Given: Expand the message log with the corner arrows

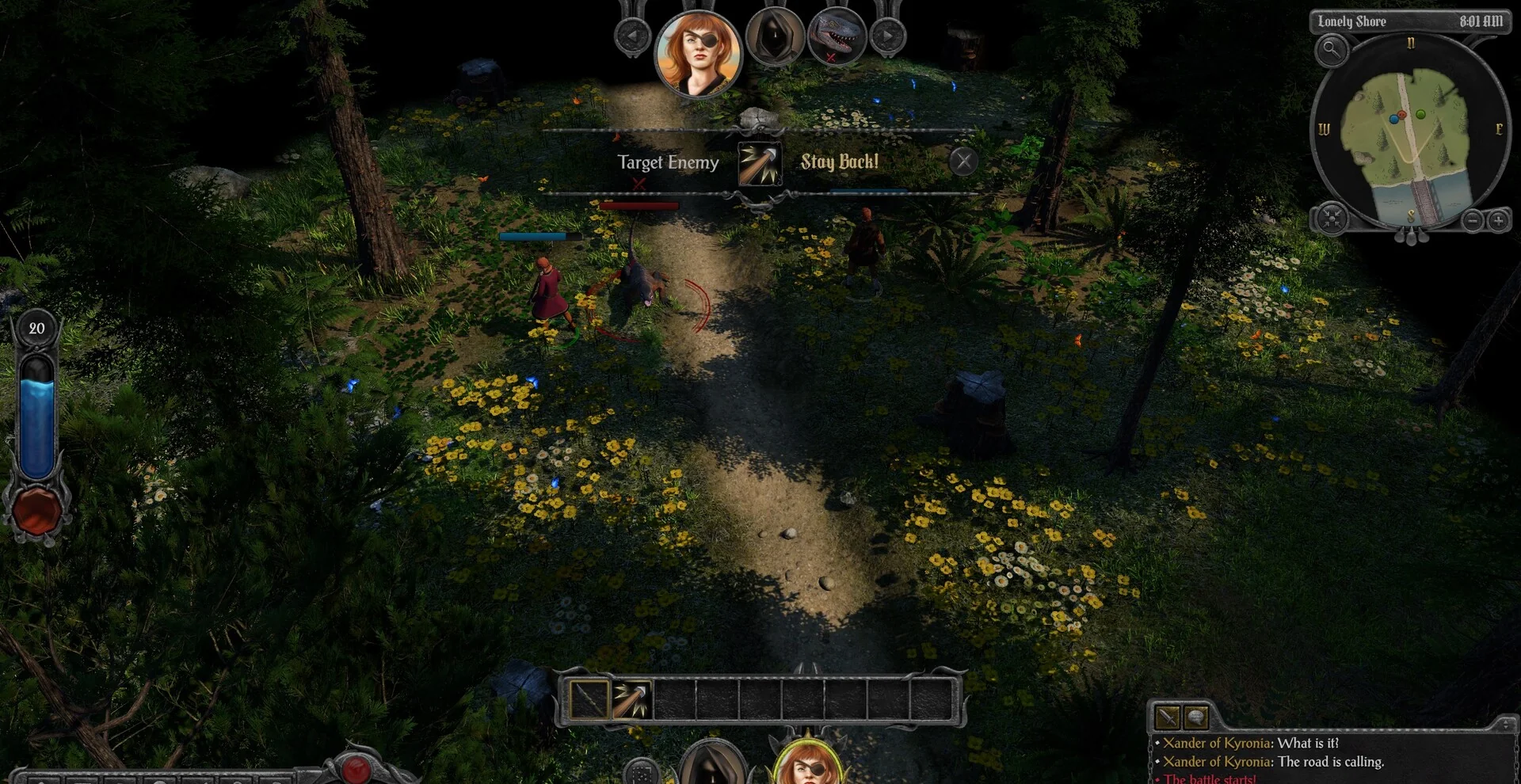Looking at the screenshot, I should click(x=1506, y=723).
